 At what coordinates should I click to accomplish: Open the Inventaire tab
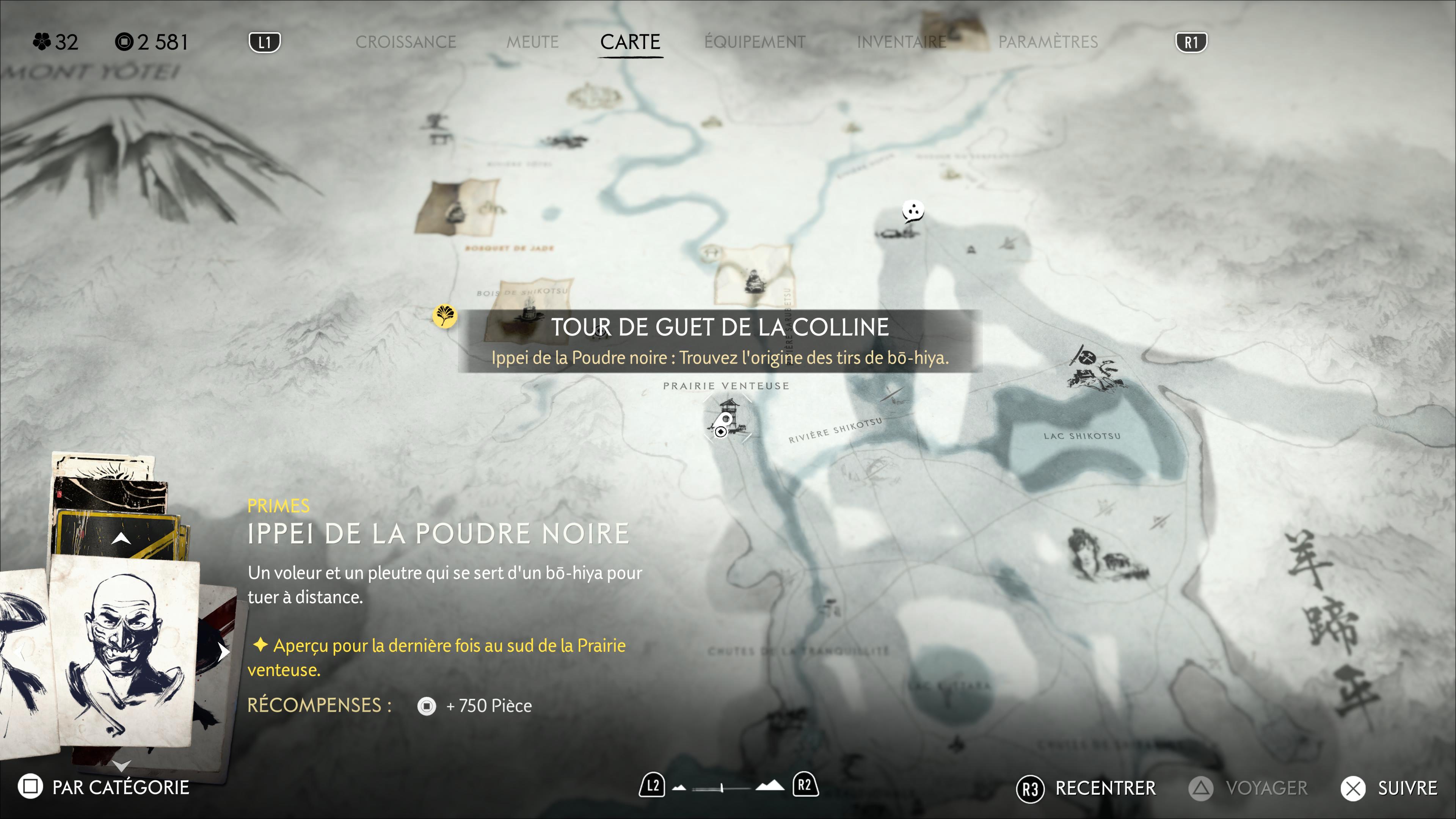click(901, 42)
